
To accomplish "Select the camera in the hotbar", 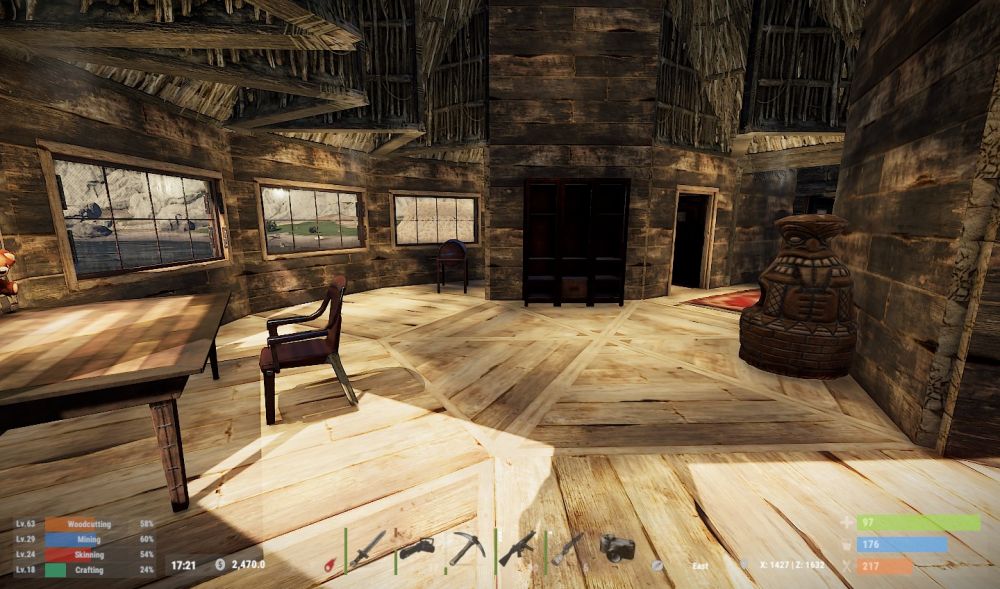I will point(617,547).
